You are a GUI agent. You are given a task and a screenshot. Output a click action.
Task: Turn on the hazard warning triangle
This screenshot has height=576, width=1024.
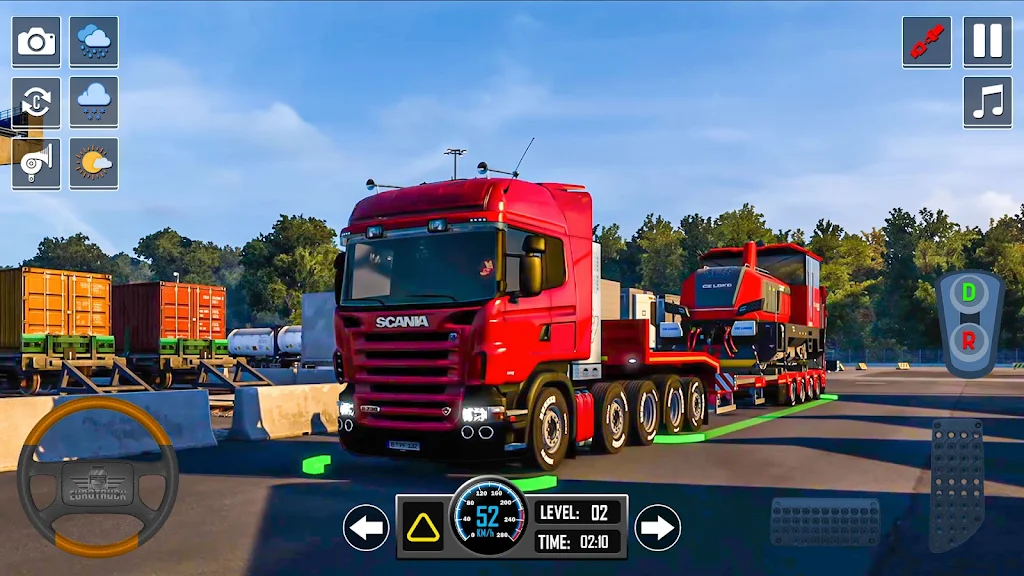pyautogui.click(x=422, y=526)
